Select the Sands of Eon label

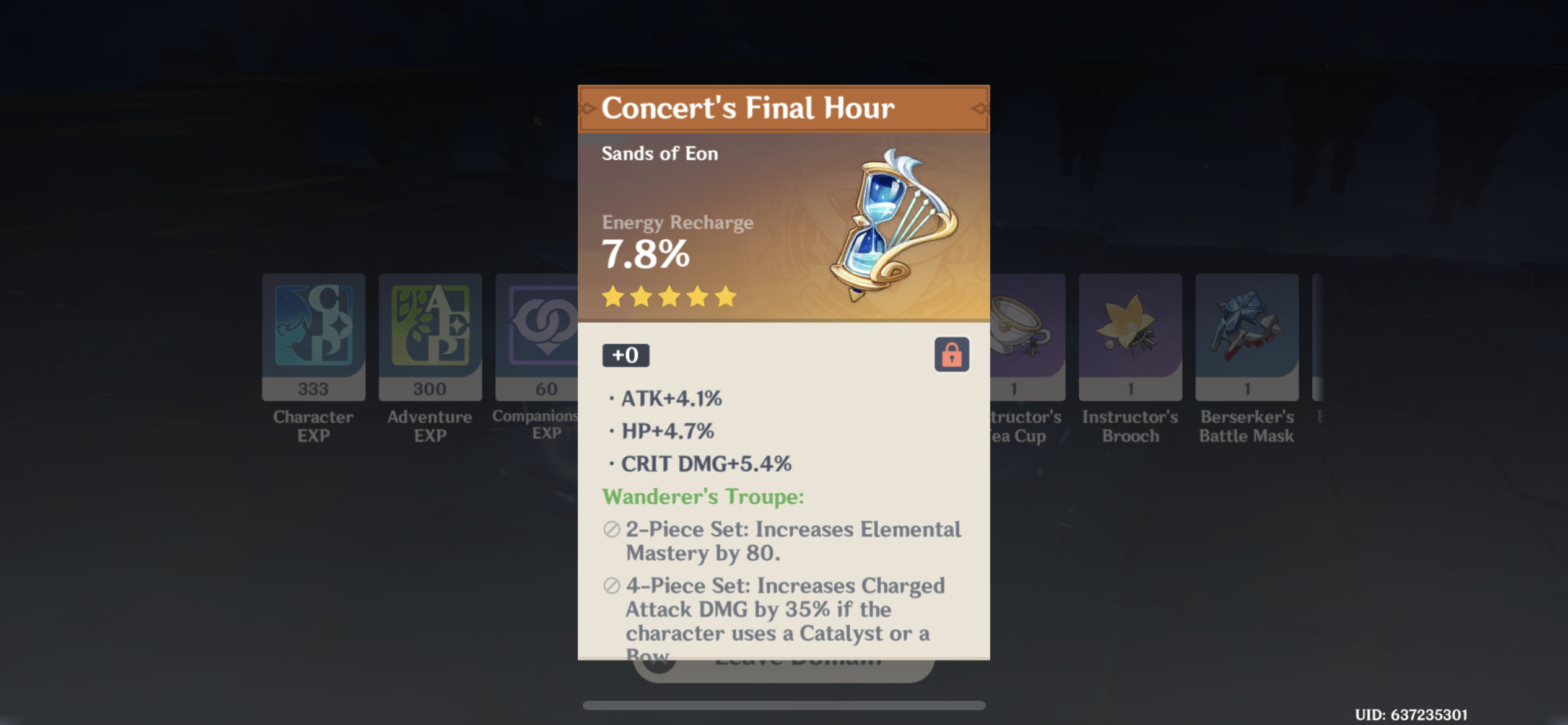point(659,153)
